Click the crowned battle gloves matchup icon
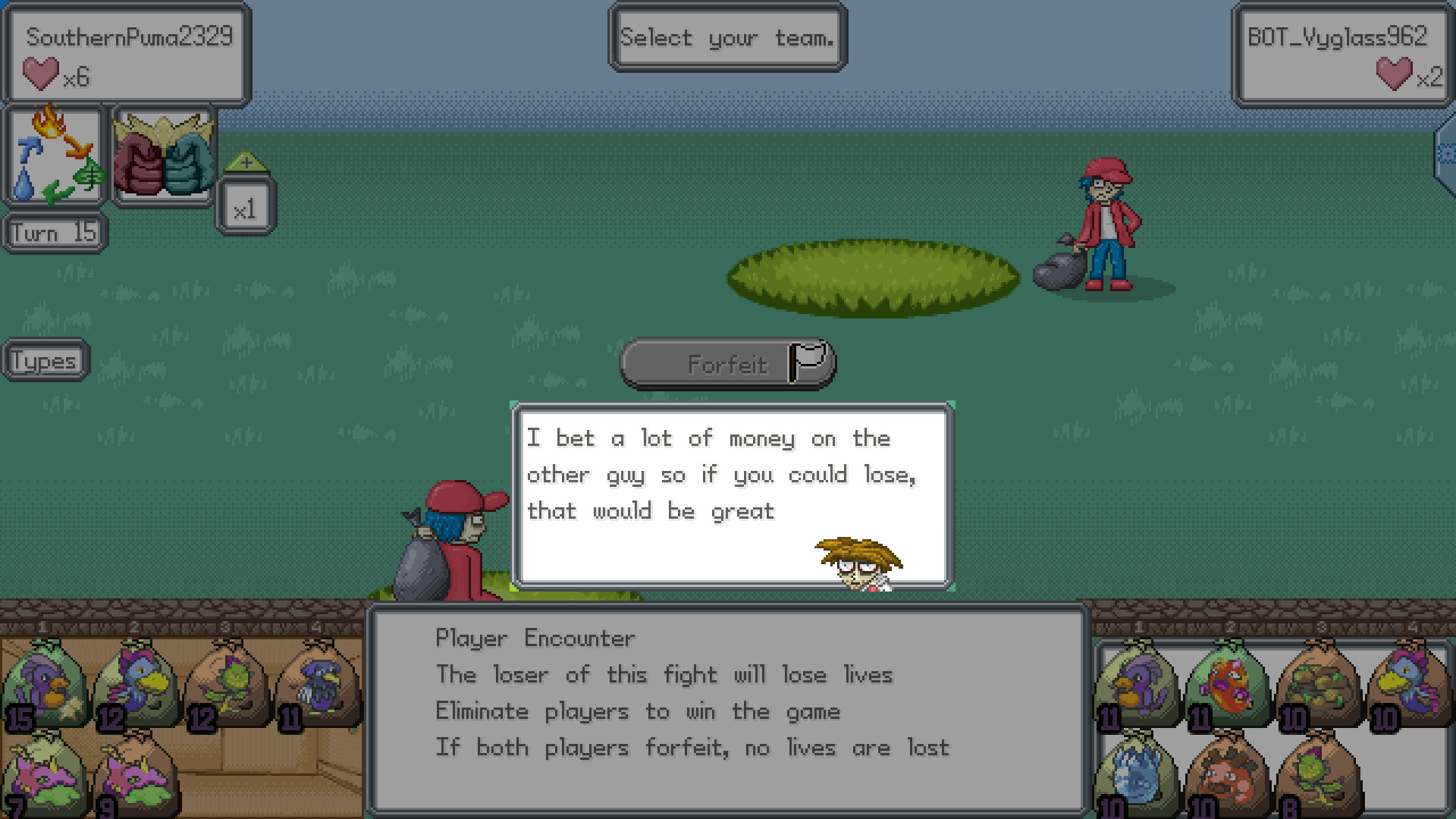This screenshot has width=1456, height=819. [164, 155]
